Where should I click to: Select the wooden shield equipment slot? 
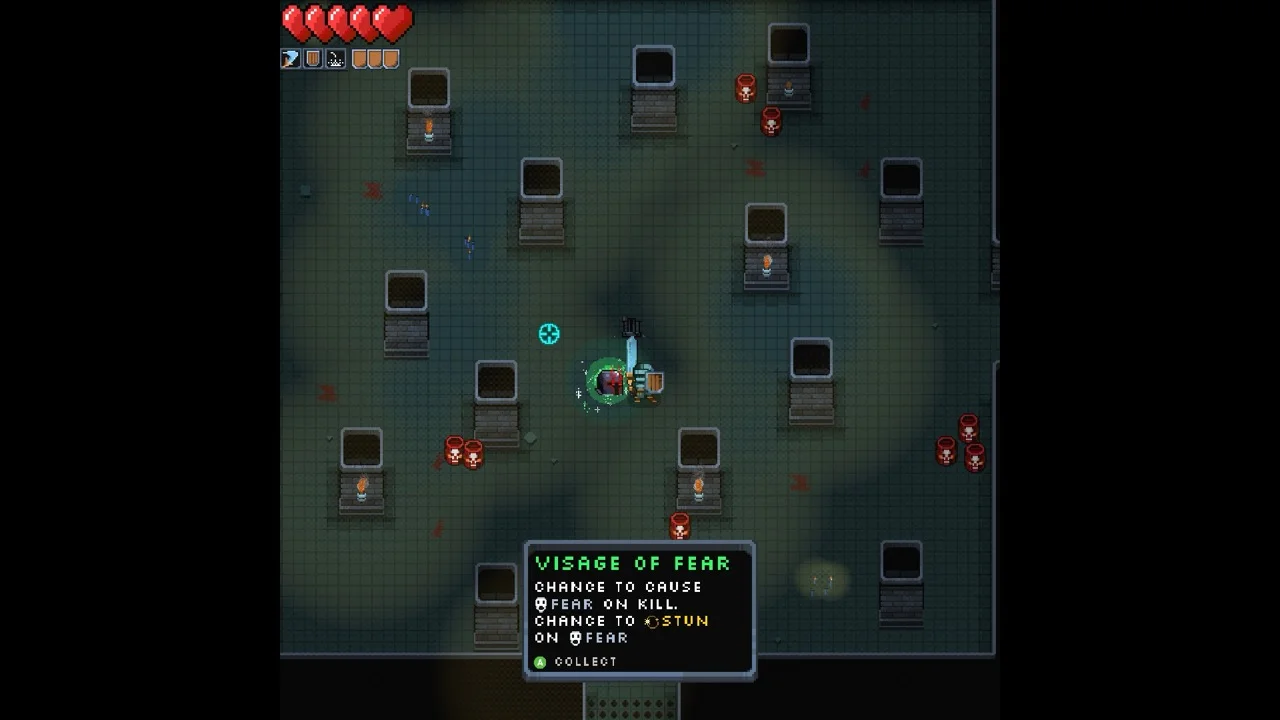pos(313,59)
